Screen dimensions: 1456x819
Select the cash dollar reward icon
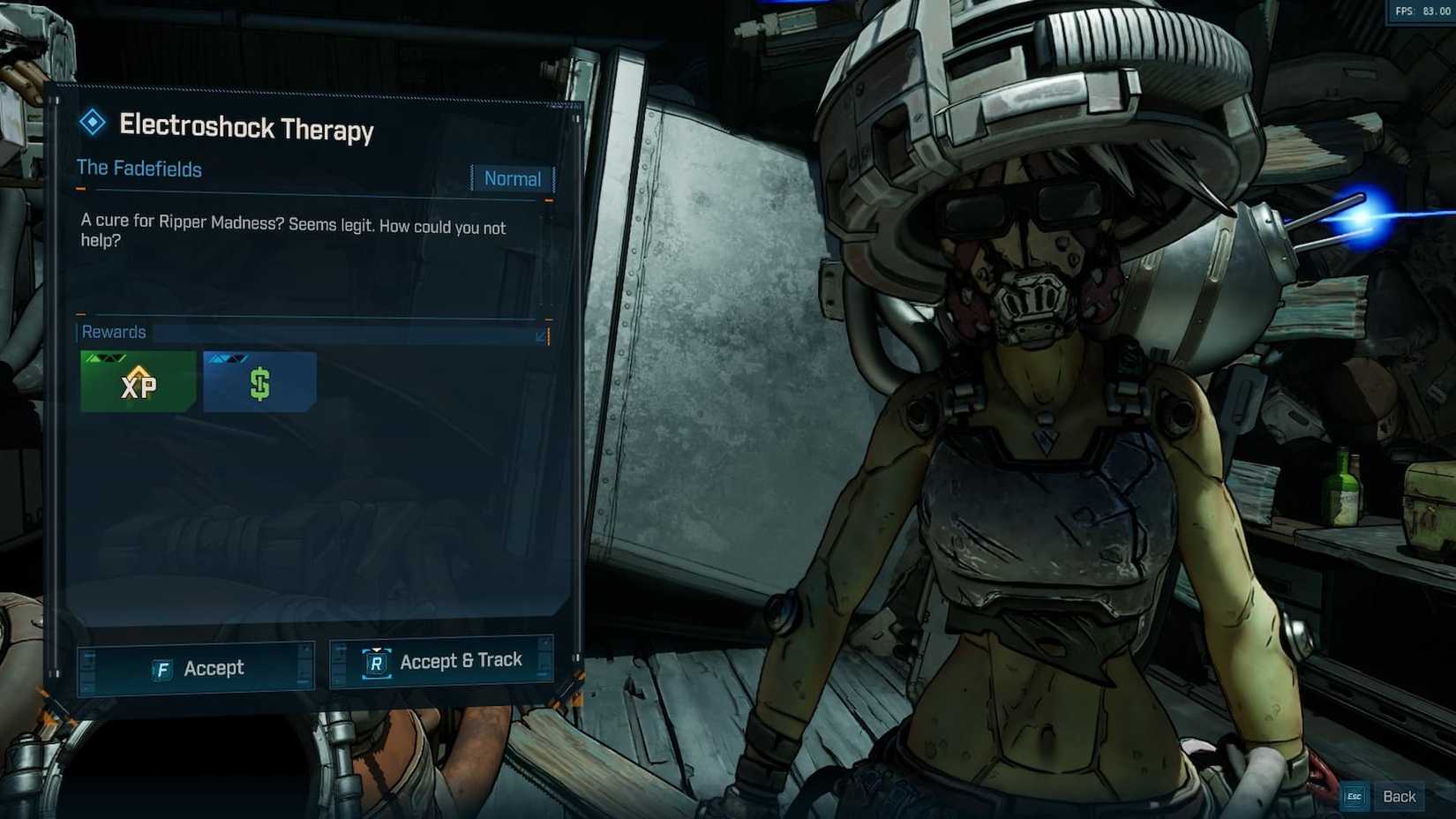(x=259, y=380)
